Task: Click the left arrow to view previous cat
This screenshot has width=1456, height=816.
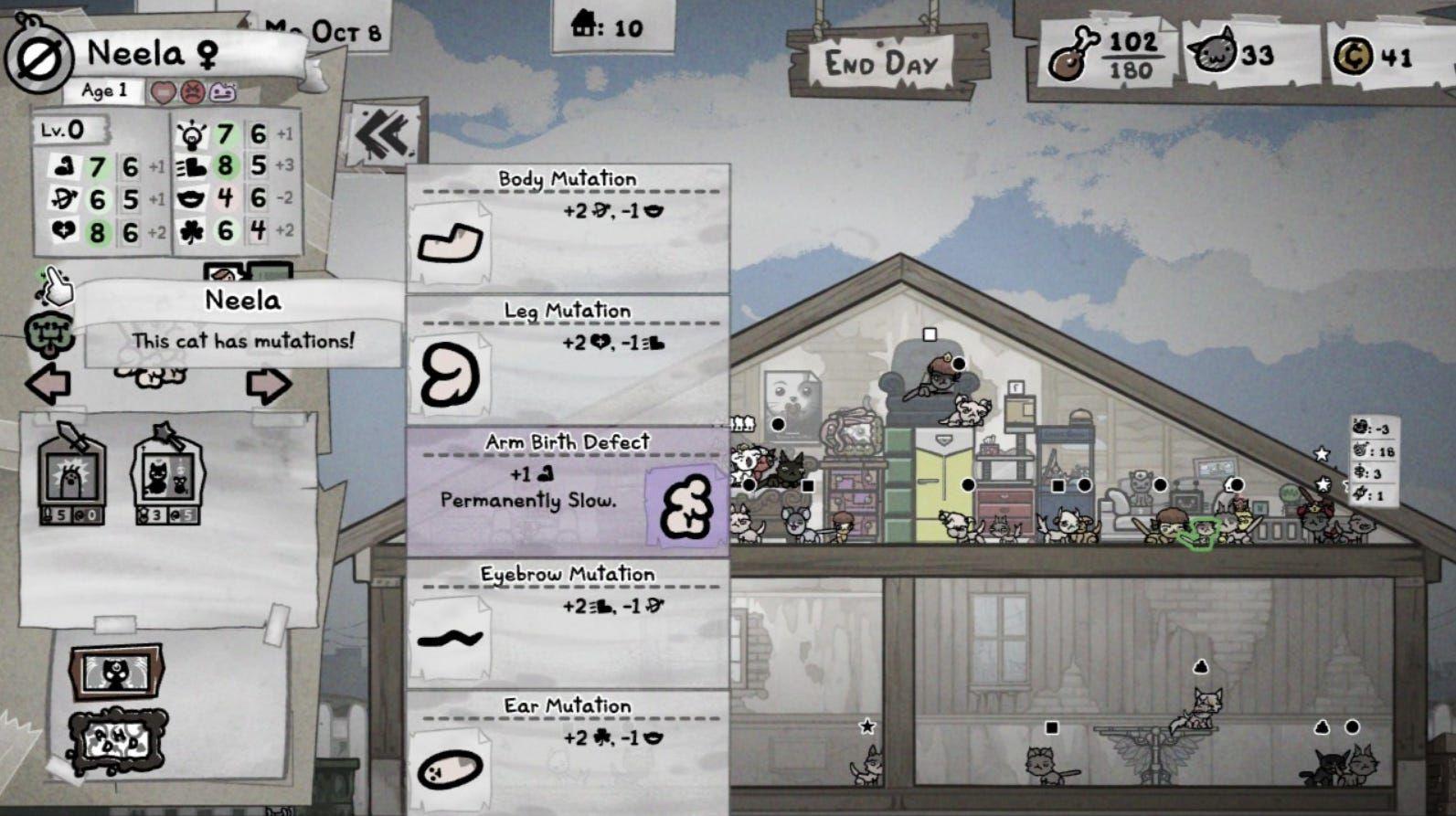Action: click(48, 384)
